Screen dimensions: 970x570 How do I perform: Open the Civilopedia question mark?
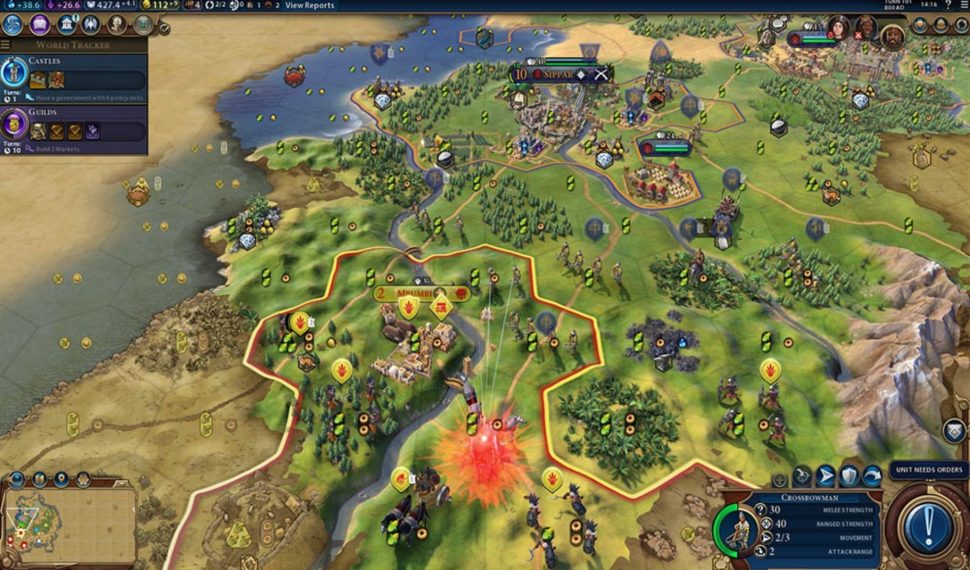click(x=948, y=6)
